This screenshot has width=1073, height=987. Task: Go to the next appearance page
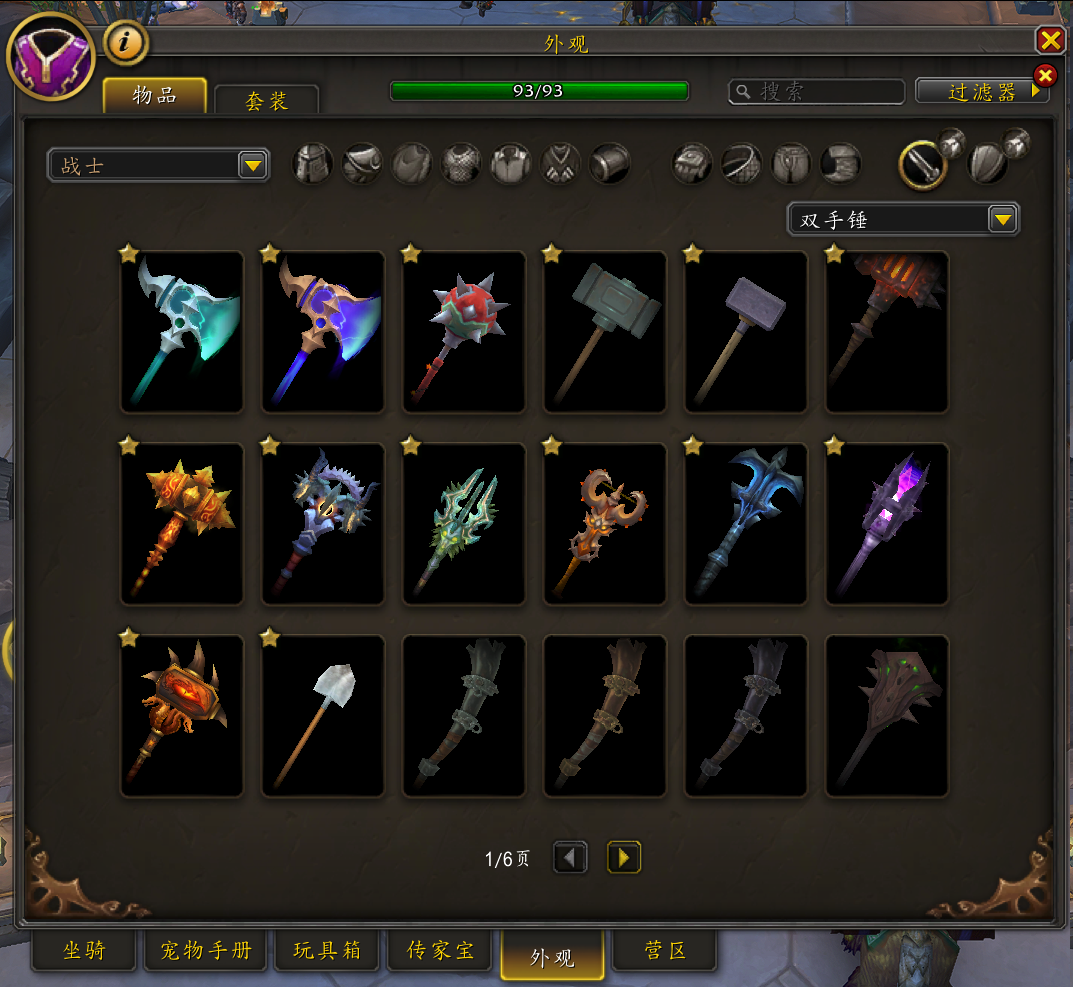click(x=624, y=858)
